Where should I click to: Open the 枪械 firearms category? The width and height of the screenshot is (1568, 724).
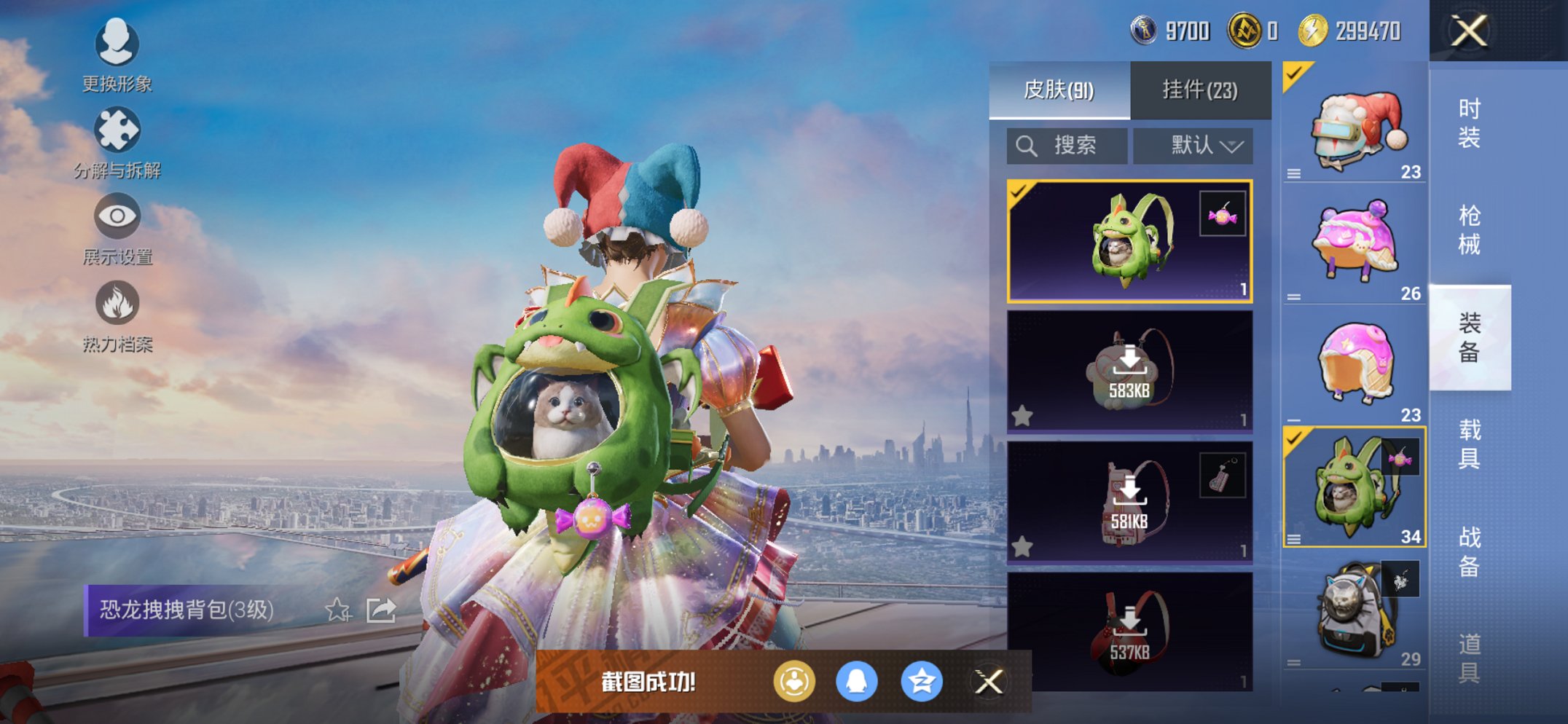pyautogui.click(x=1468, y=229)
